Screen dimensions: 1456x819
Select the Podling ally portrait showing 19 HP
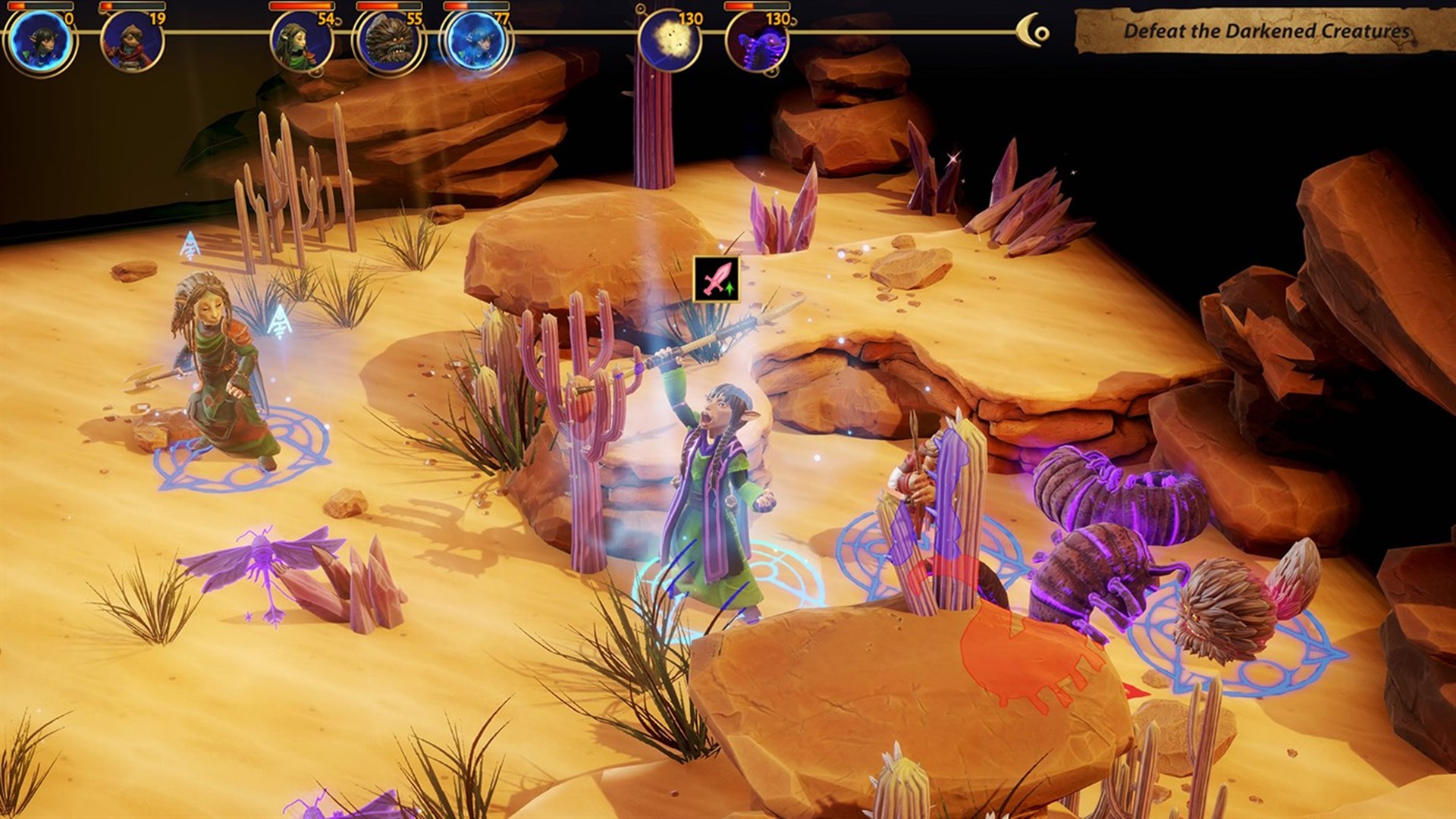pos(130,44)
